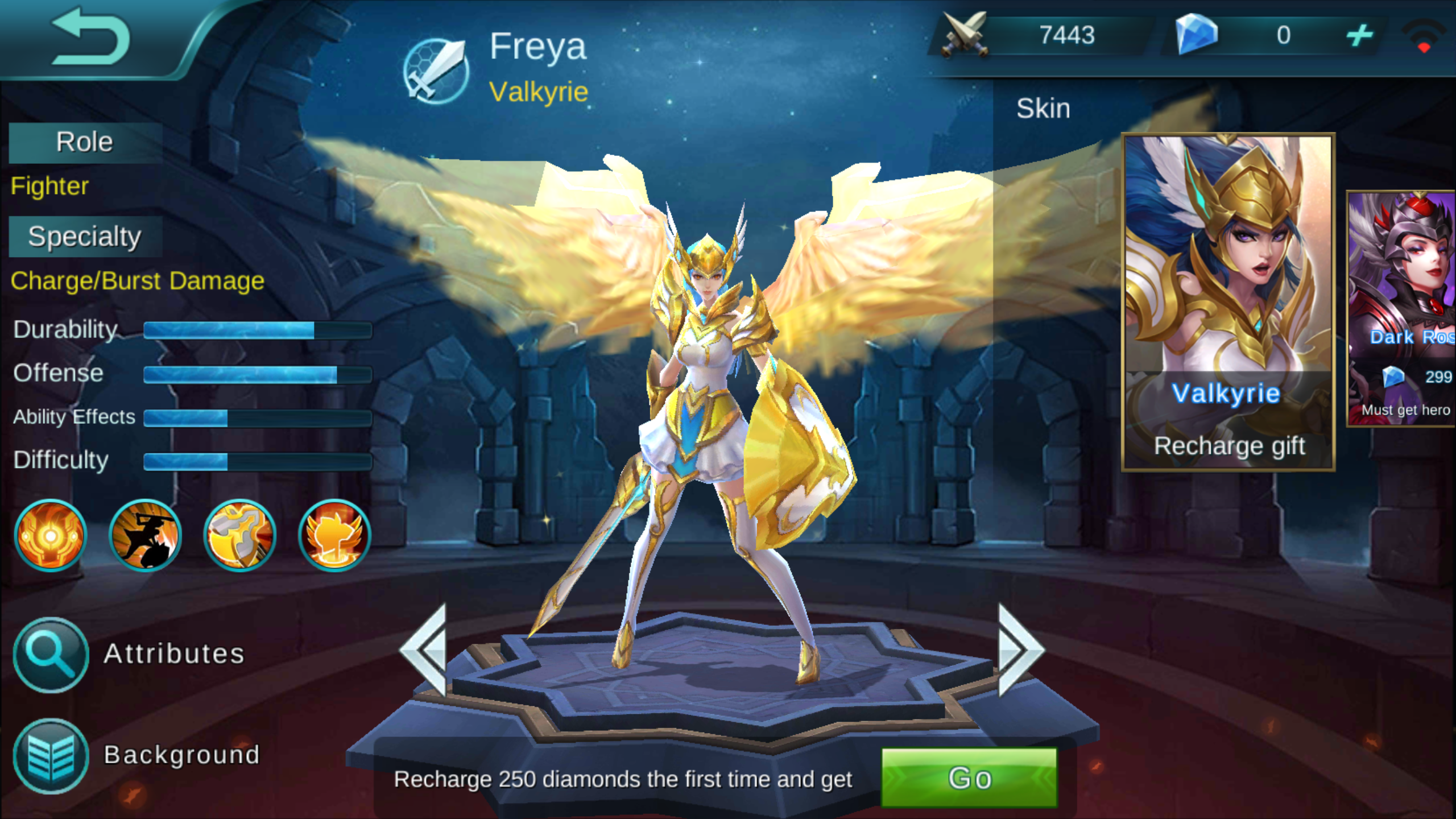The height and width of the screenshot is (819, 1456).
Task: View the kick ability skill icon
Action: 144,535
